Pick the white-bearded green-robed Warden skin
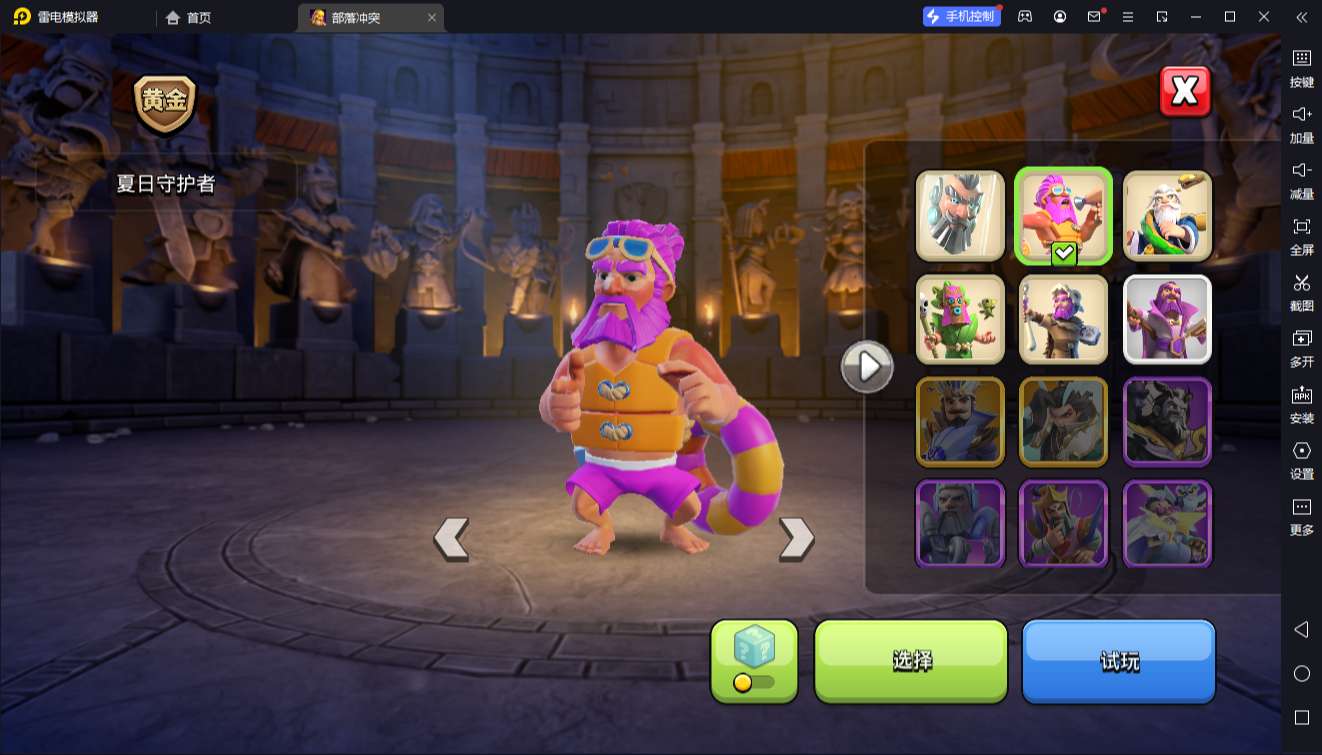Image resolution: width=1322 pixels, height=755 pixels. tap(1167, 215)
